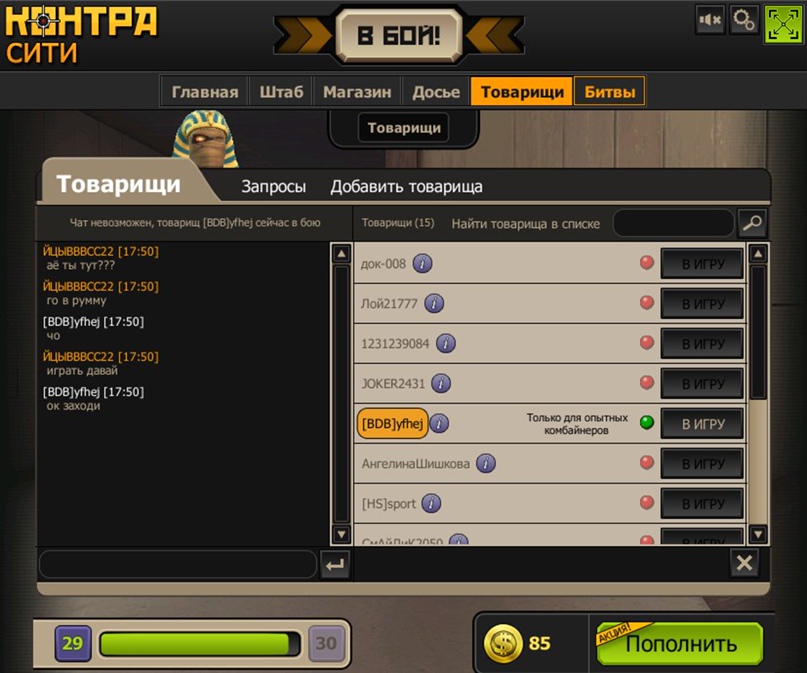
Task: Go to the Магазин tab
Action: (357, 92)
